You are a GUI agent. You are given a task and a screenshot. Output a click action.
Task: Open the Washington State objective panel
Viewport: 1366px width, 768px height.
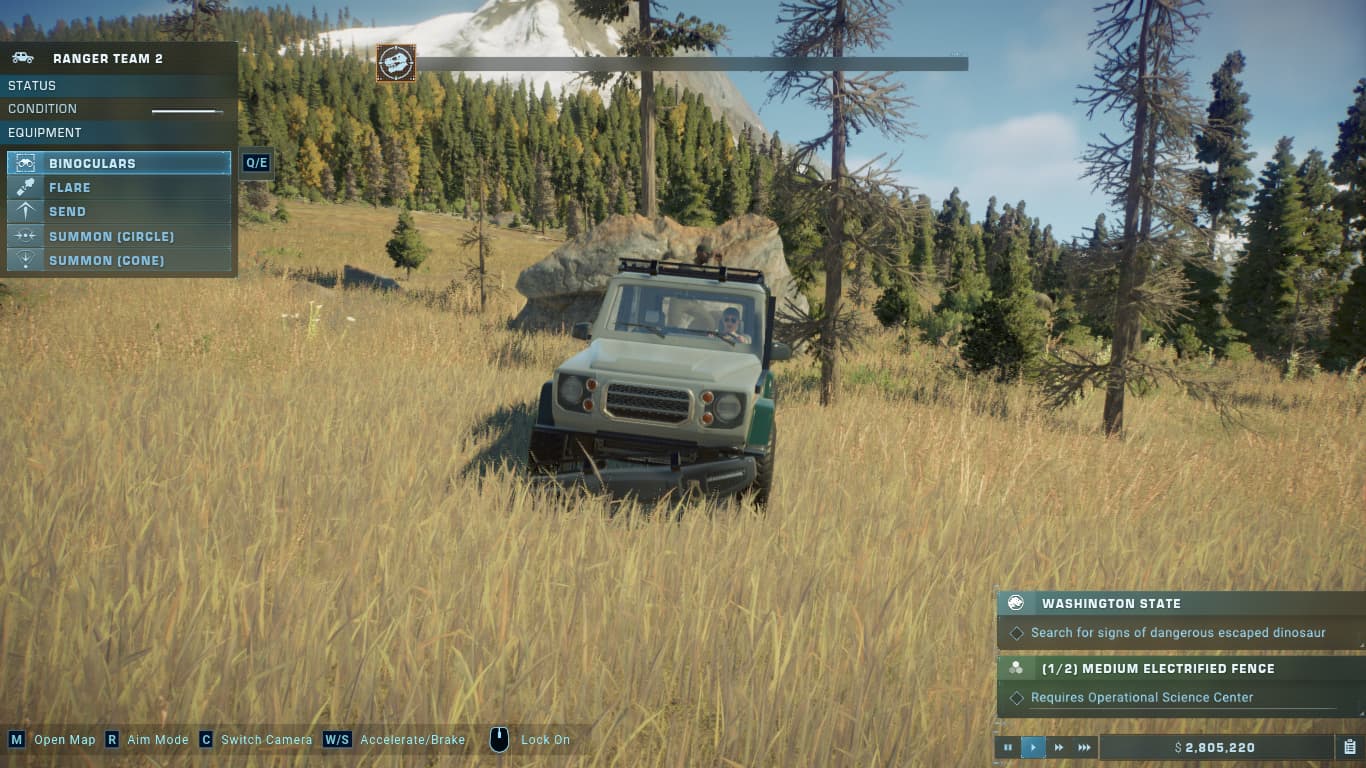pyautogui.click(x=1180, y=604)
